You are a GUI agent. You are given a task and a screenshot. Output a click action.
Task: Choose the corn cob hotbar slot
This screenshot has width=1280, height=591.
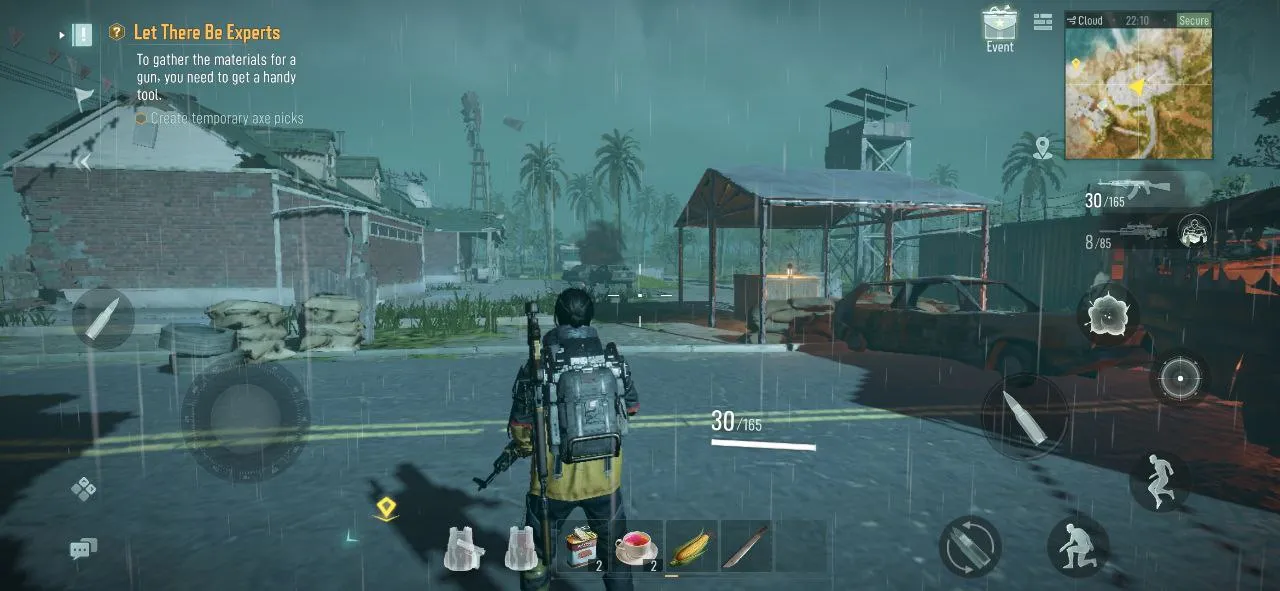[691, 546]
